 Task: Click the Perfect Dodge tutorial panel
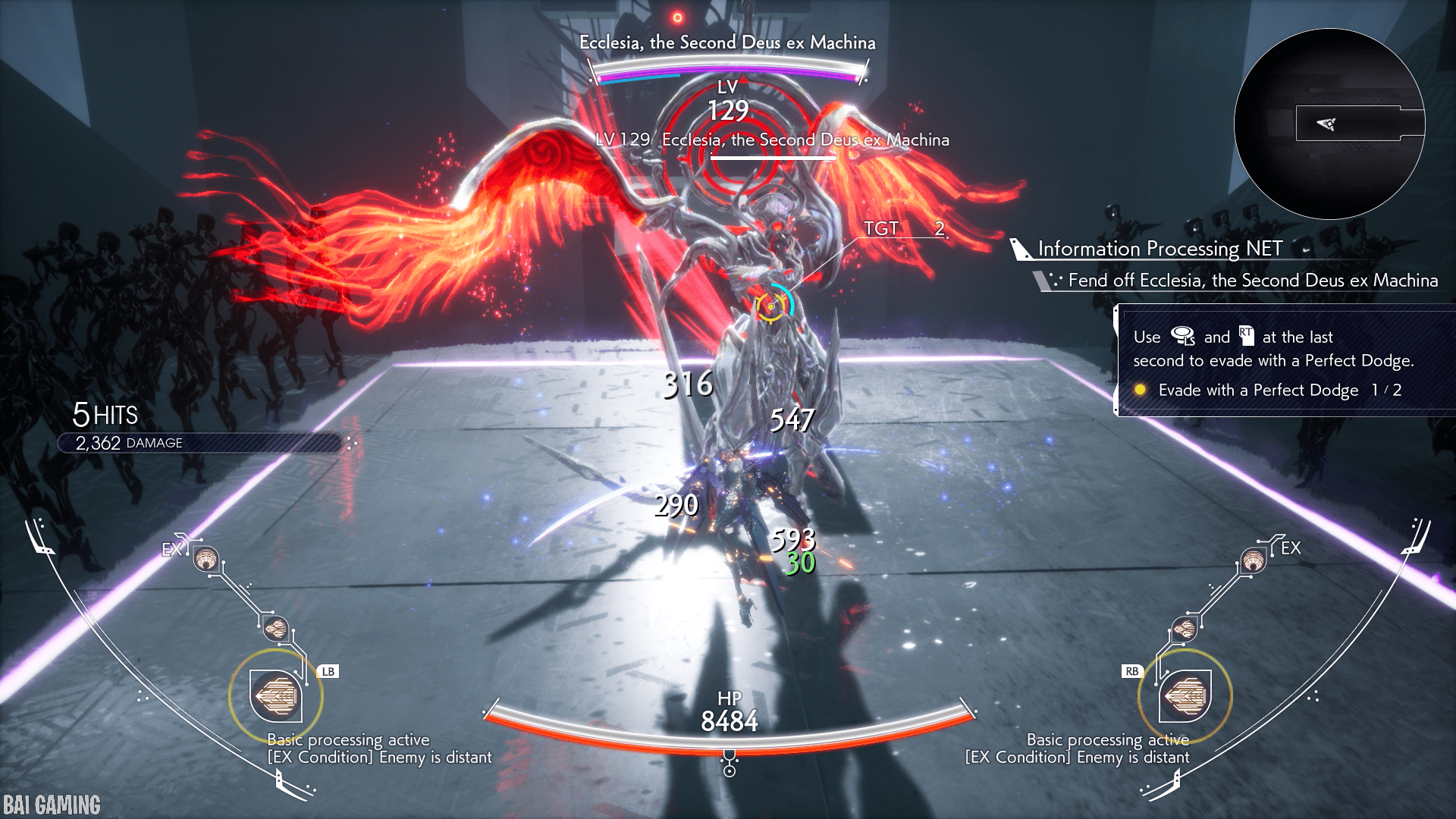[x=1283, y=362]
